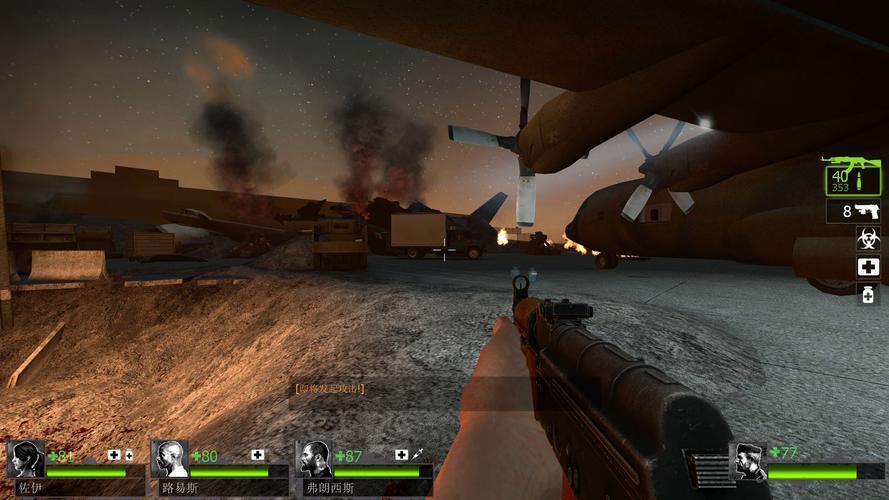Click teammate 路易斯's portrait
Viewport: 889px width, 500px height.
(171, 459)
